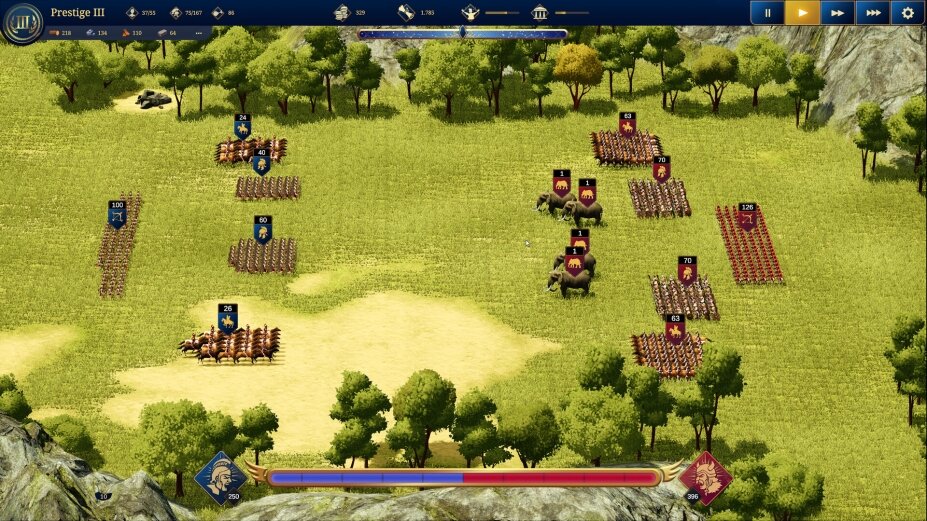This screenshot has height=521, width=927.
Task: Click the Prestige III laurel emblem
Action: 21,23
